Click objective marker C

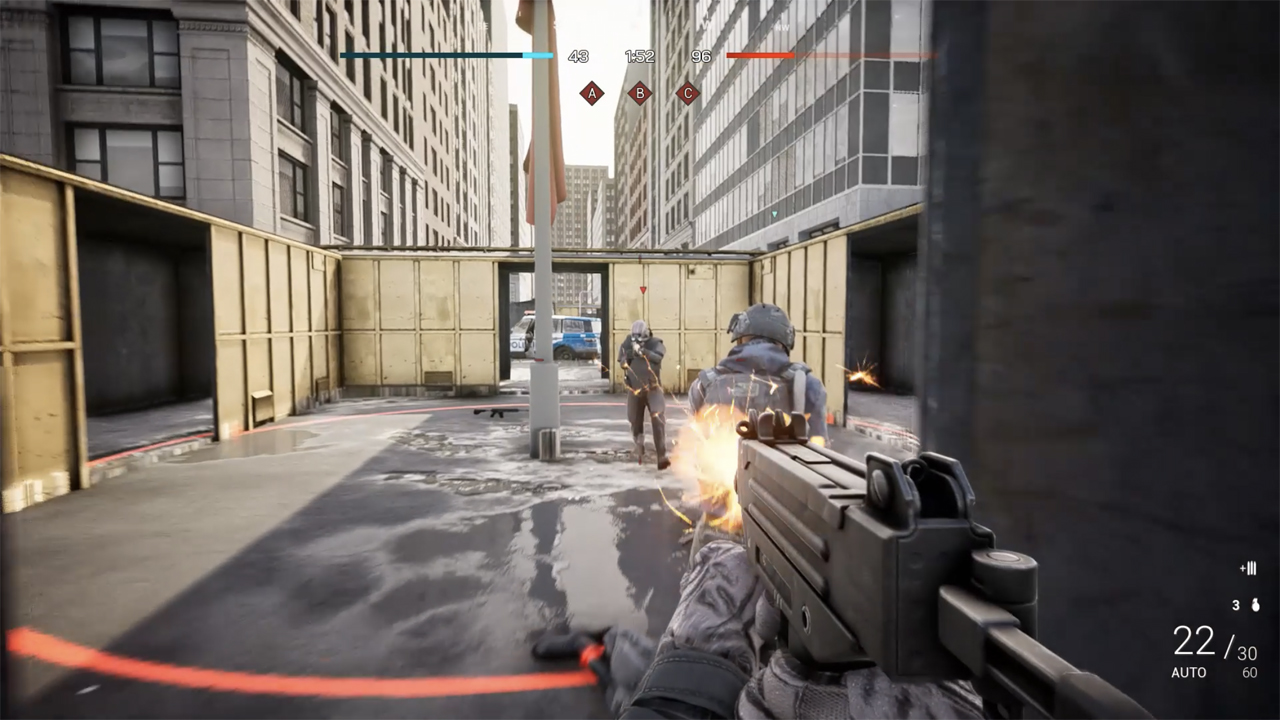tap(690, 92)
